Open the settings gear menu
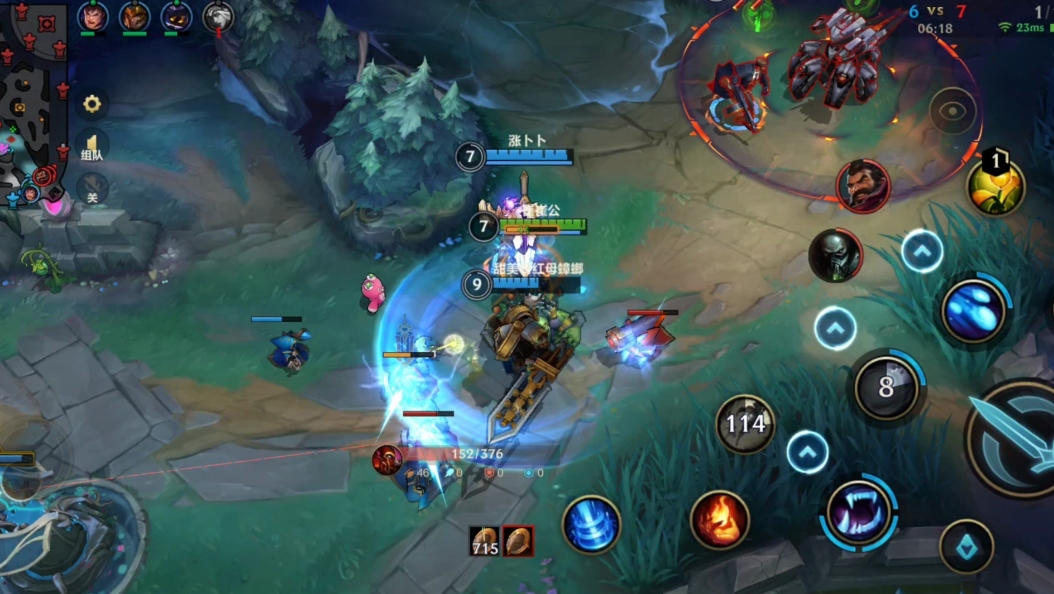The width and height of the screenshot is (1054, 594). click(x=92, y=104)
